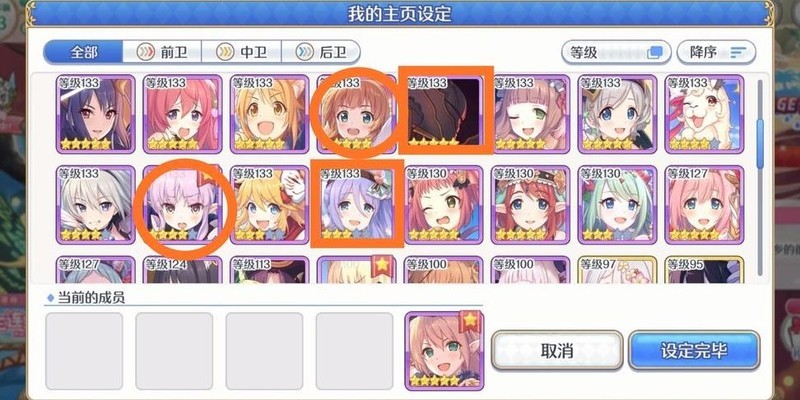Pick the winking red-haired level 130 girl
Image resolution: width=800 pixels, height=400 pixels.
[x=441, y=203]
